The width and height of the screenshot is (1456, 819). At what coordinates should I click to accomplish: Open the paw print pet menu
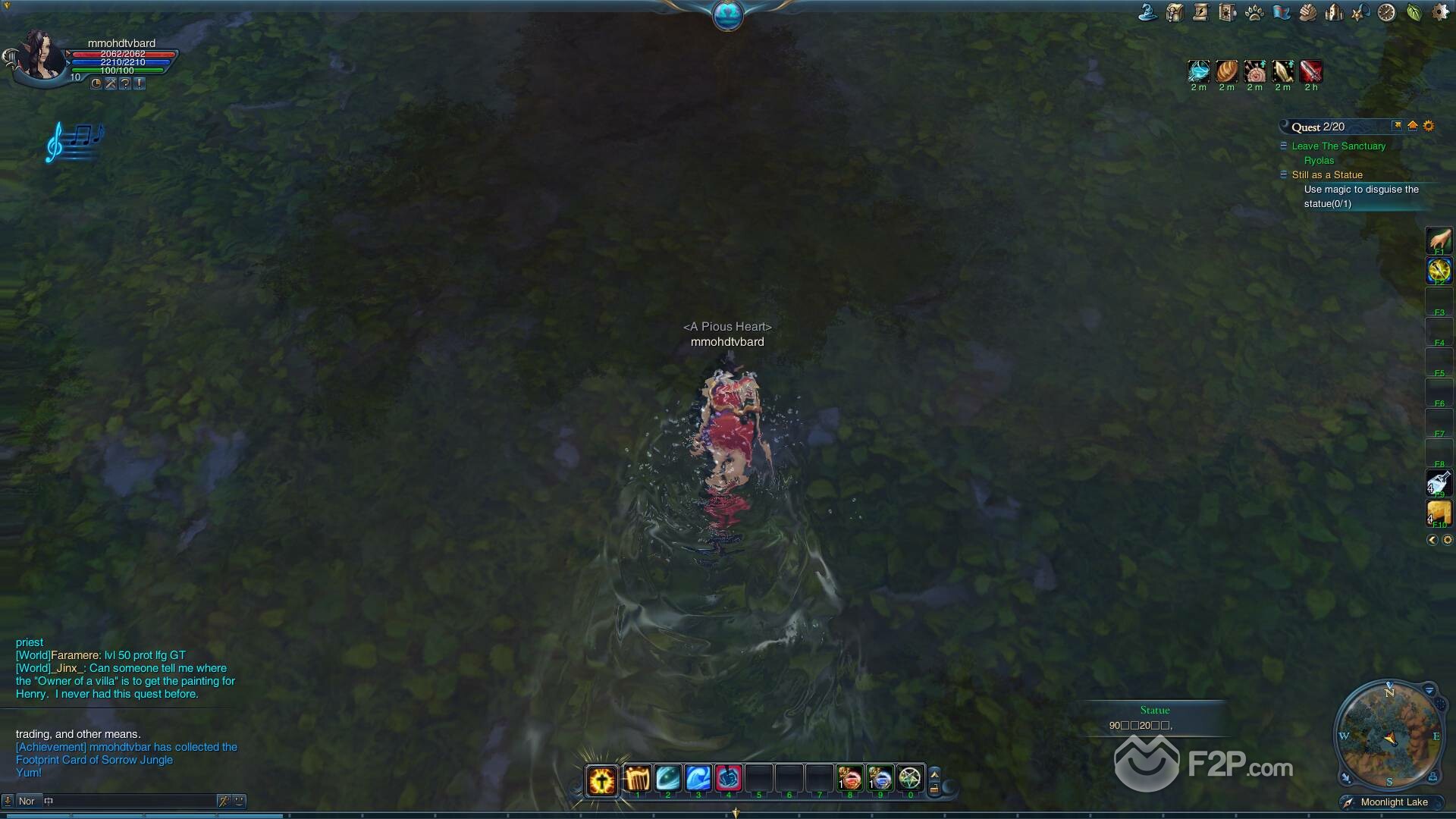[x=1254, y=12]
